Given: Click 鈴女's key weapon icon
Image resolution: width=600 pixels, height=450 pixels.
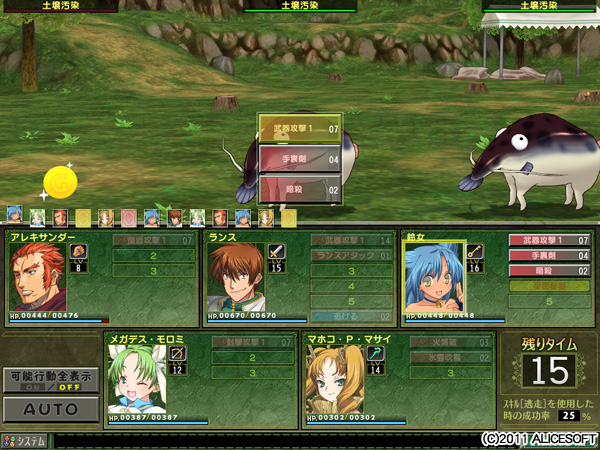Looking at the screenshot, I should [474, 252].
